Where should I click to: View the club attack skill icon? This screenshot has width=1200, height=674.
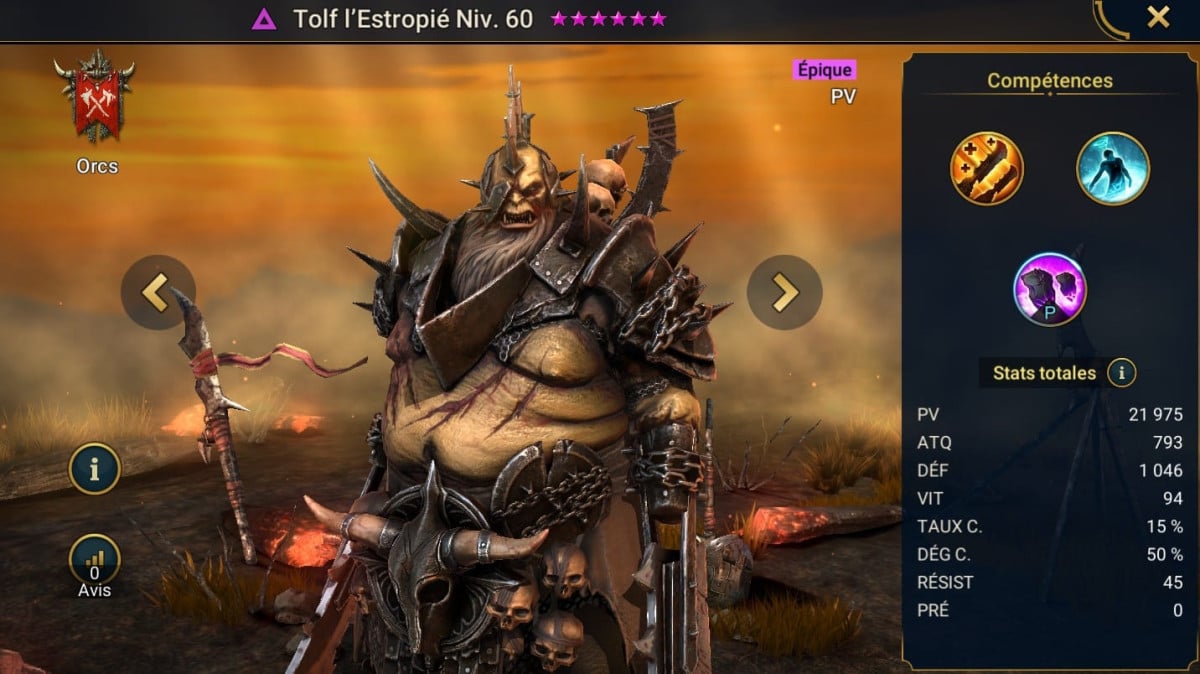tap(986, 168)
